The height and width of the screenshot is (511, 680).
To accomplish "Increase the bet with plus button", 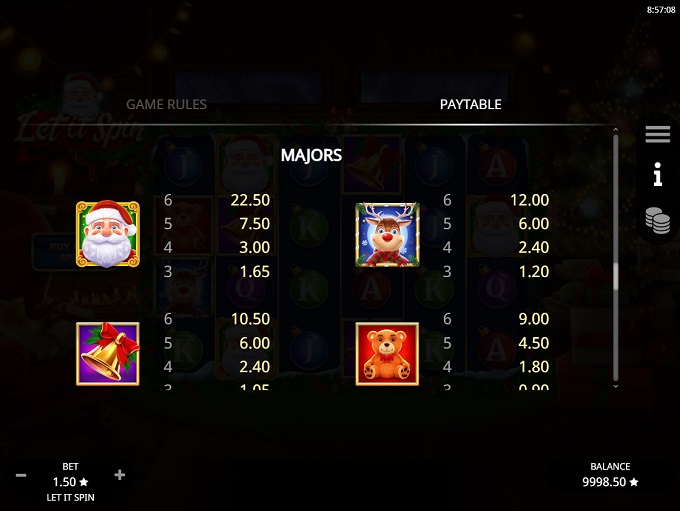I will tap(120, 474).
